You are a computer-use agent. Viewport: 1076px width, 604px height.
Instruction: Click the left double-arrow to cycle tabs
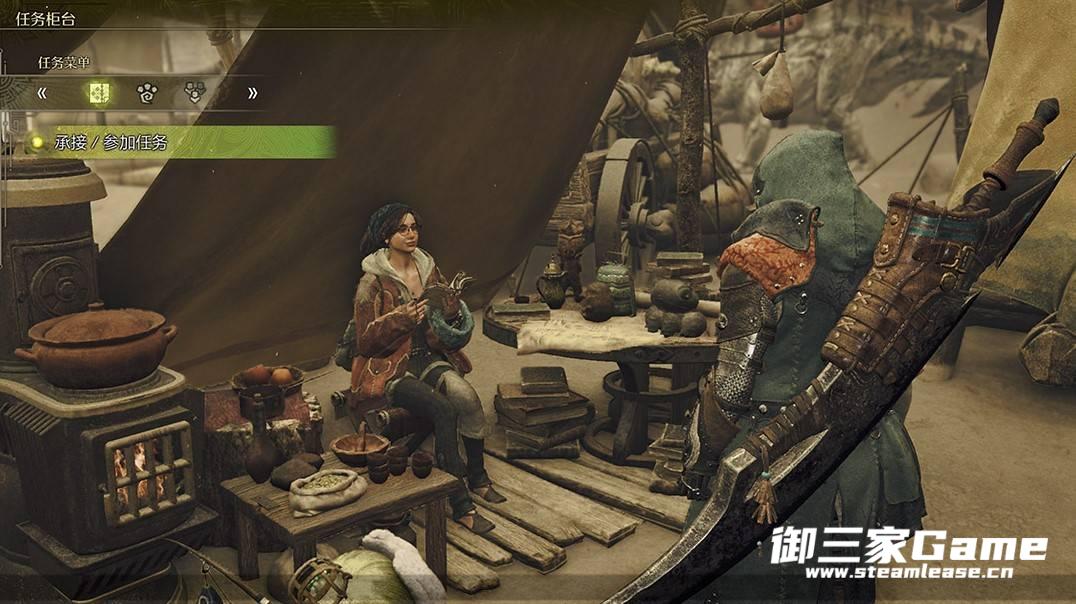(43, 93)
